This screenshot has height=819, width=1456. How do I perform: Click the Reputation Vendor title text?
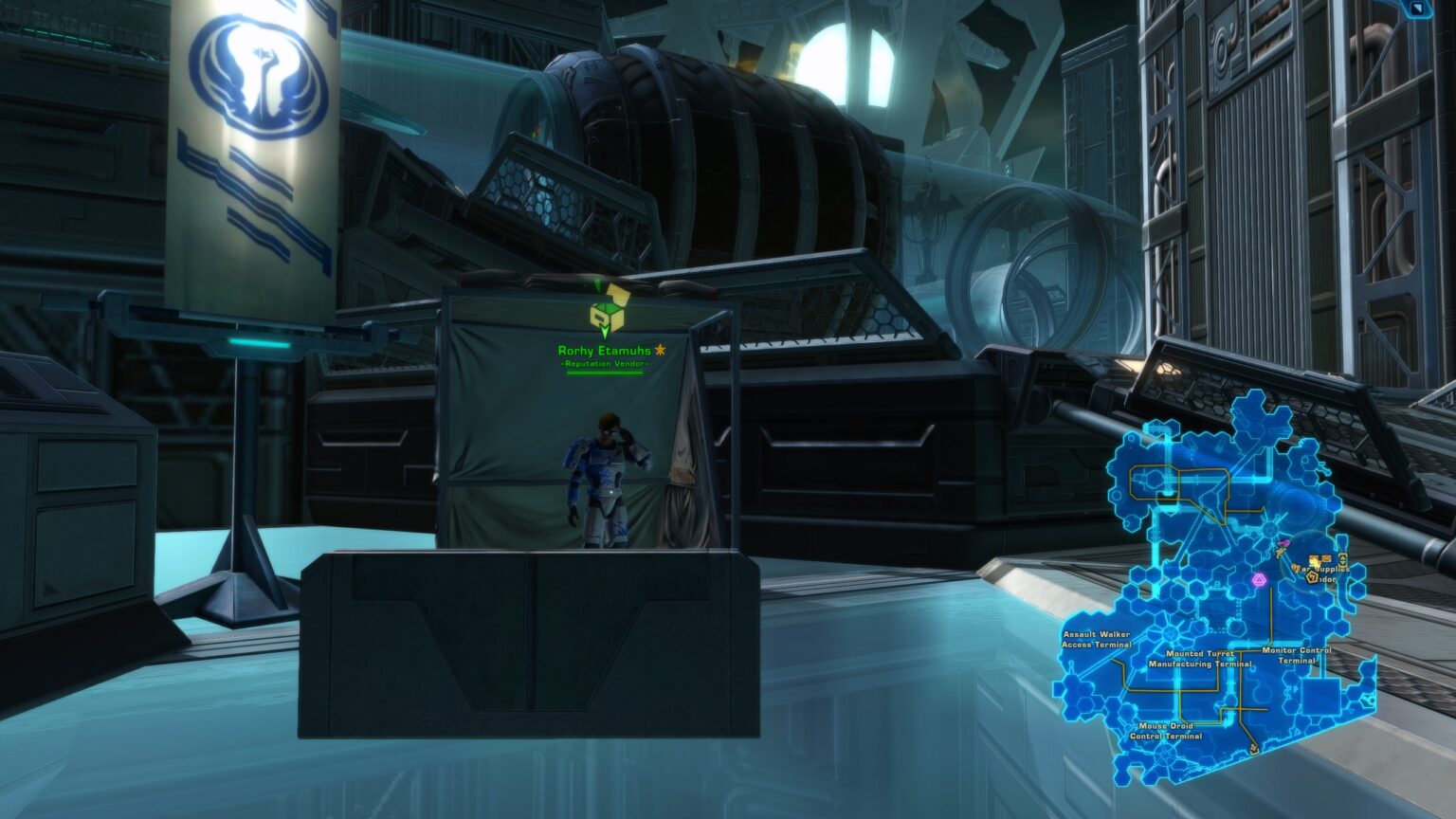point(604,364)
